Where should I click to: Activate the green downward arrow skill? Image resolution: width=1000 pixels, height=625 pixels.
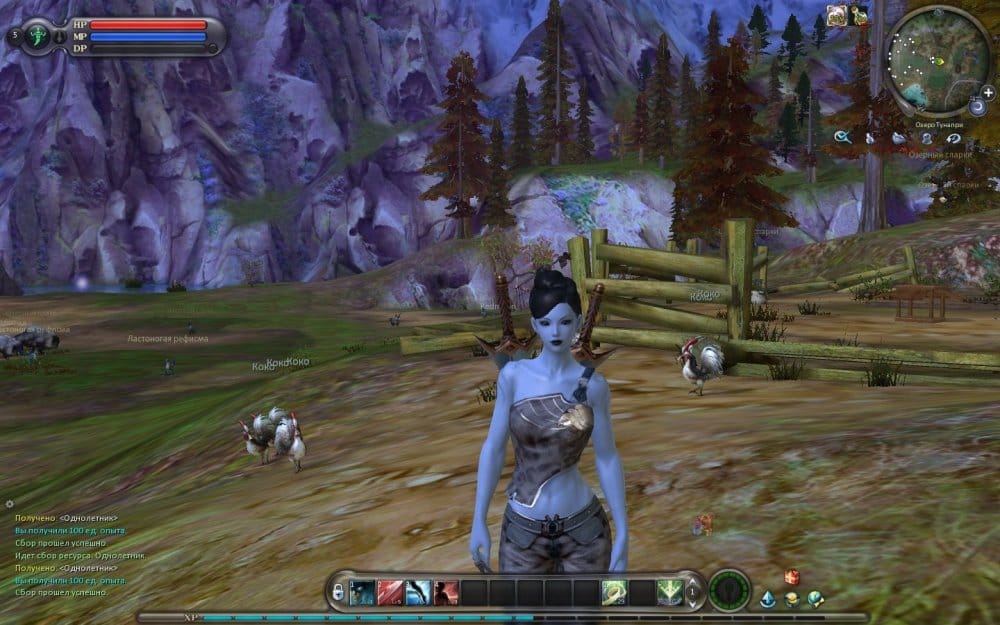tap(669, 592)
